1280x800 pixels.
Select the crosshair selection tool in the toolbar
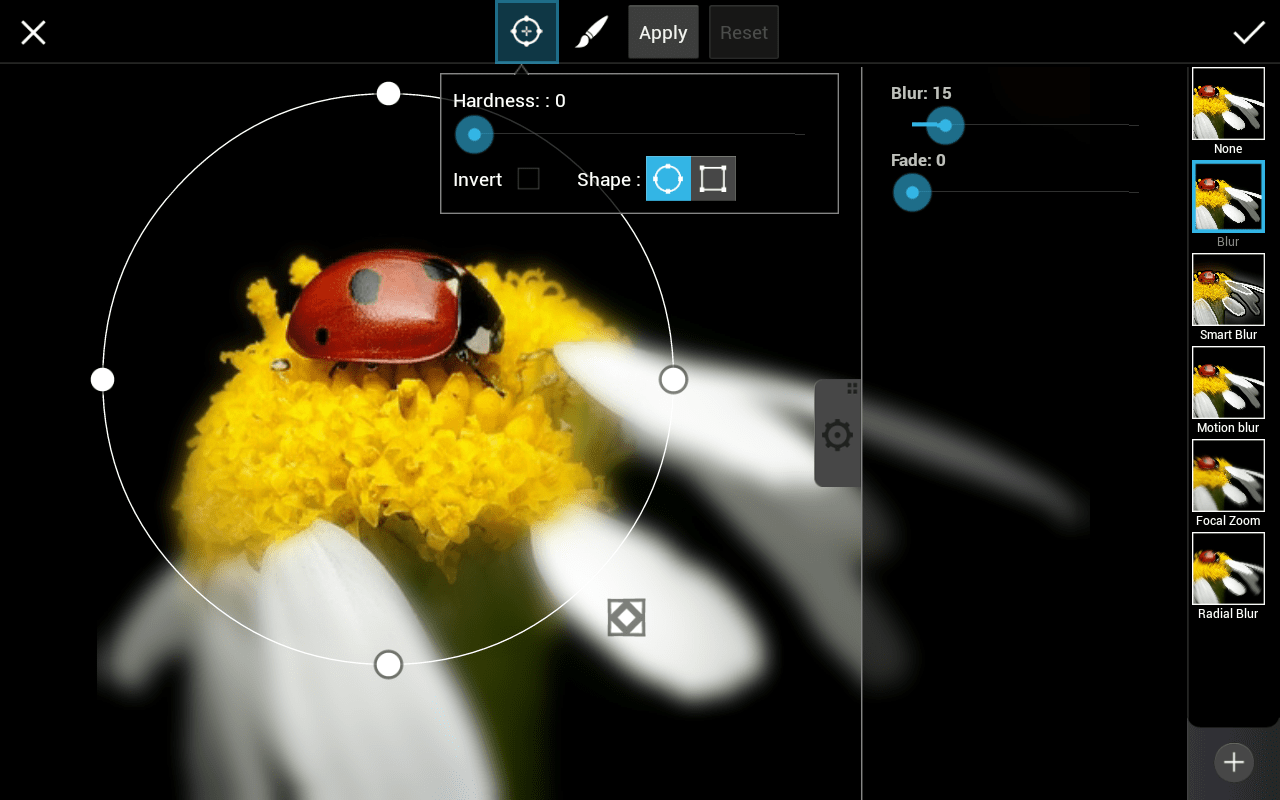coord(526,31)
